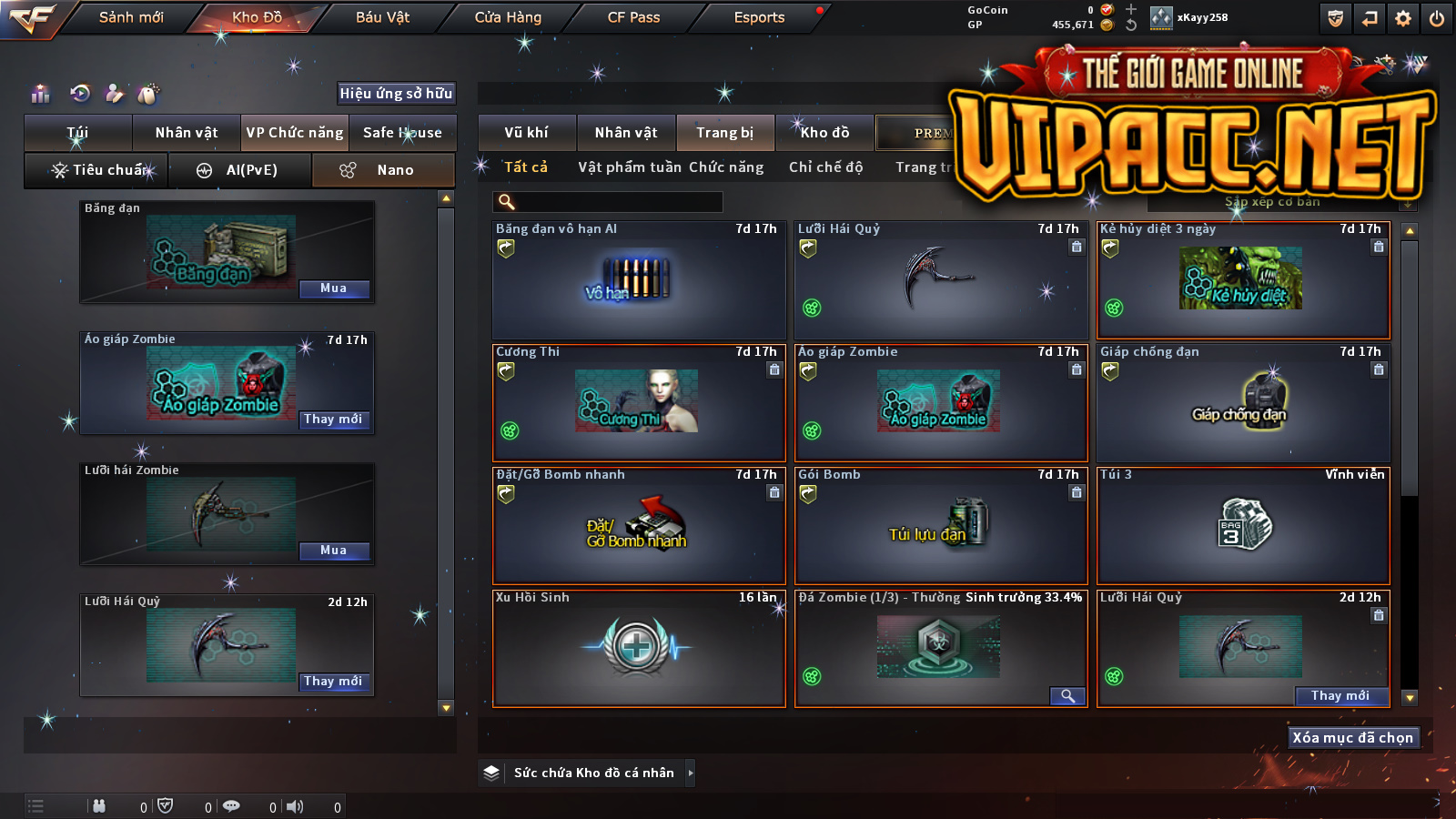Select the Cương Thi item tile
1456x819 pixels.
(639, 402)
